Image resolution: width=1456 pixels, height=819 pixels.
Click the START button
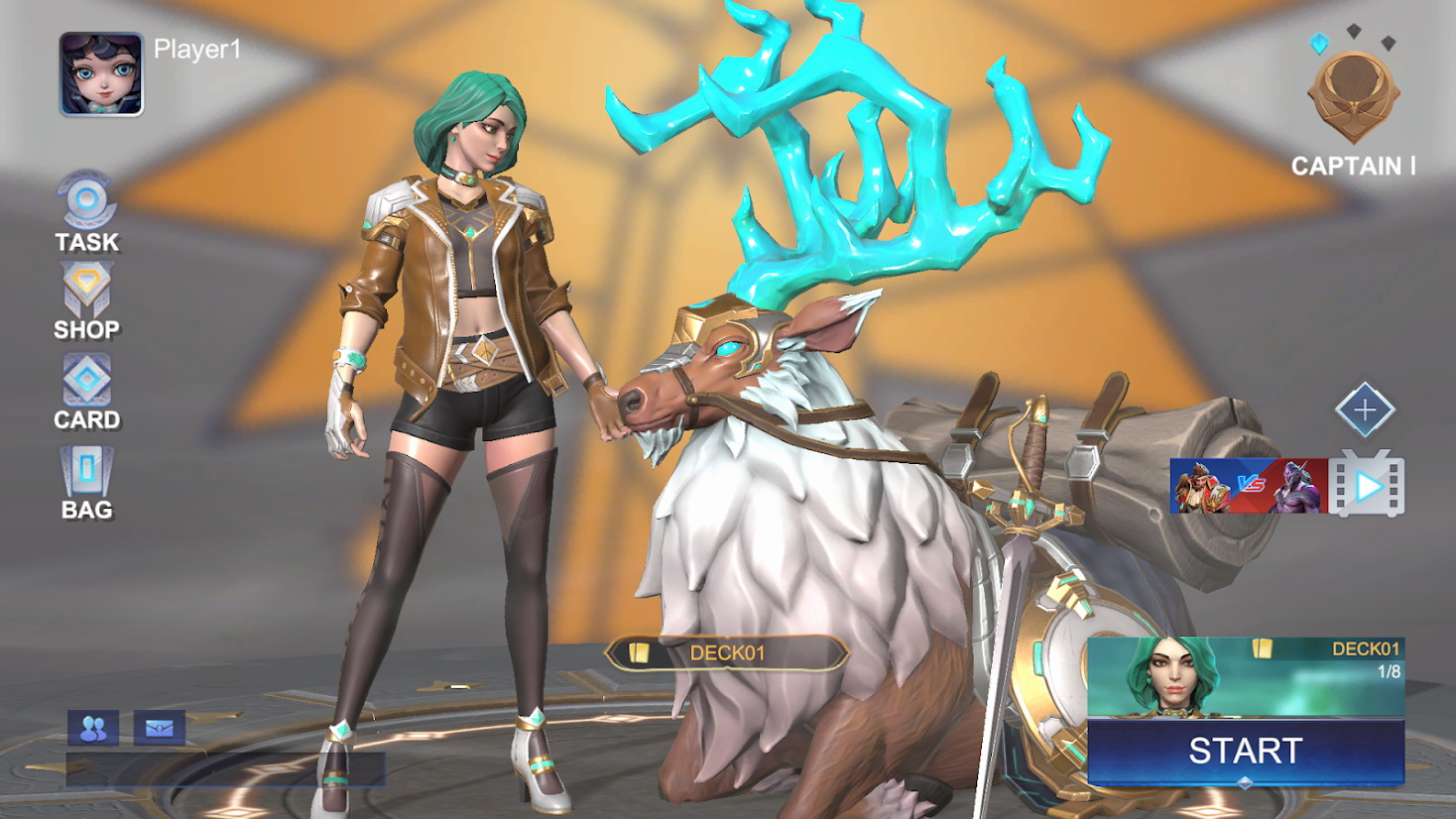[1245, 751]
